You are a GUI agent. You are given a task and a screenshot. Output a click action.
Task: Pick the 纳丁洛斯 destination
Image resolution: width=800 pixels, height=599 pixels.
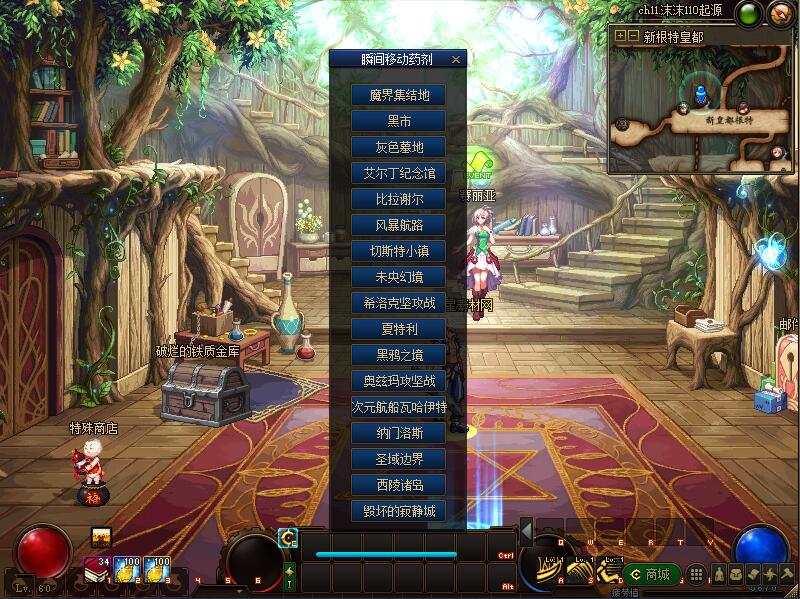(x=398, y=433)
